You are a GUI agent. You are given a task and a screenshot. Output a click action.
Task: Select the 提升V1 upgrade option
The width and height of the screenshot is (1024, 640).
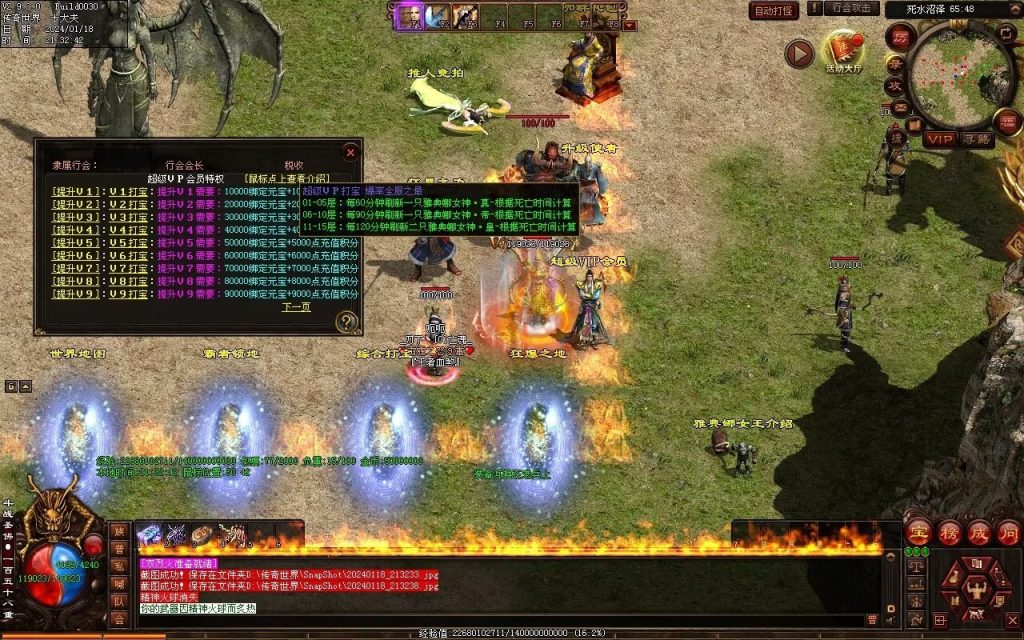click(x=76, y=190)
